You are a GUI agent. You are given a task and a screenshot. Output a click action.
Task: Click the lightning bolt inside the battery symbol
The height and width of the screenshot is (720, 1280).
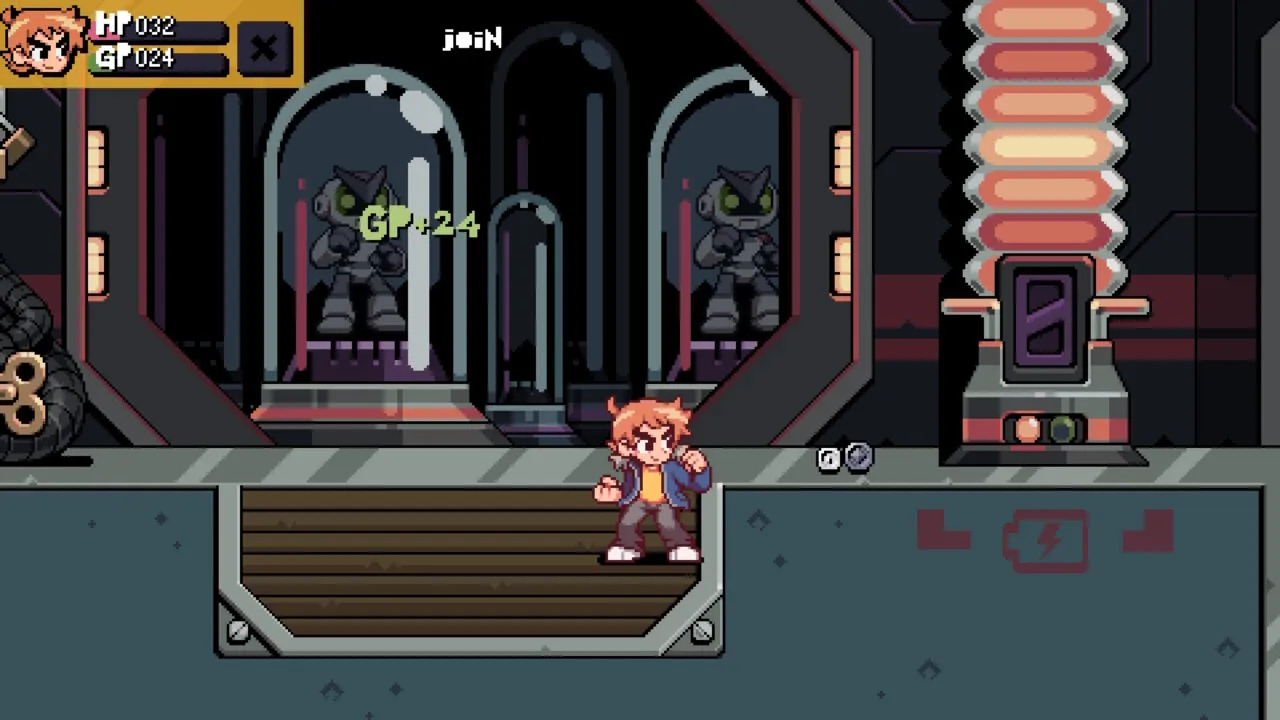coord(1046,540)
